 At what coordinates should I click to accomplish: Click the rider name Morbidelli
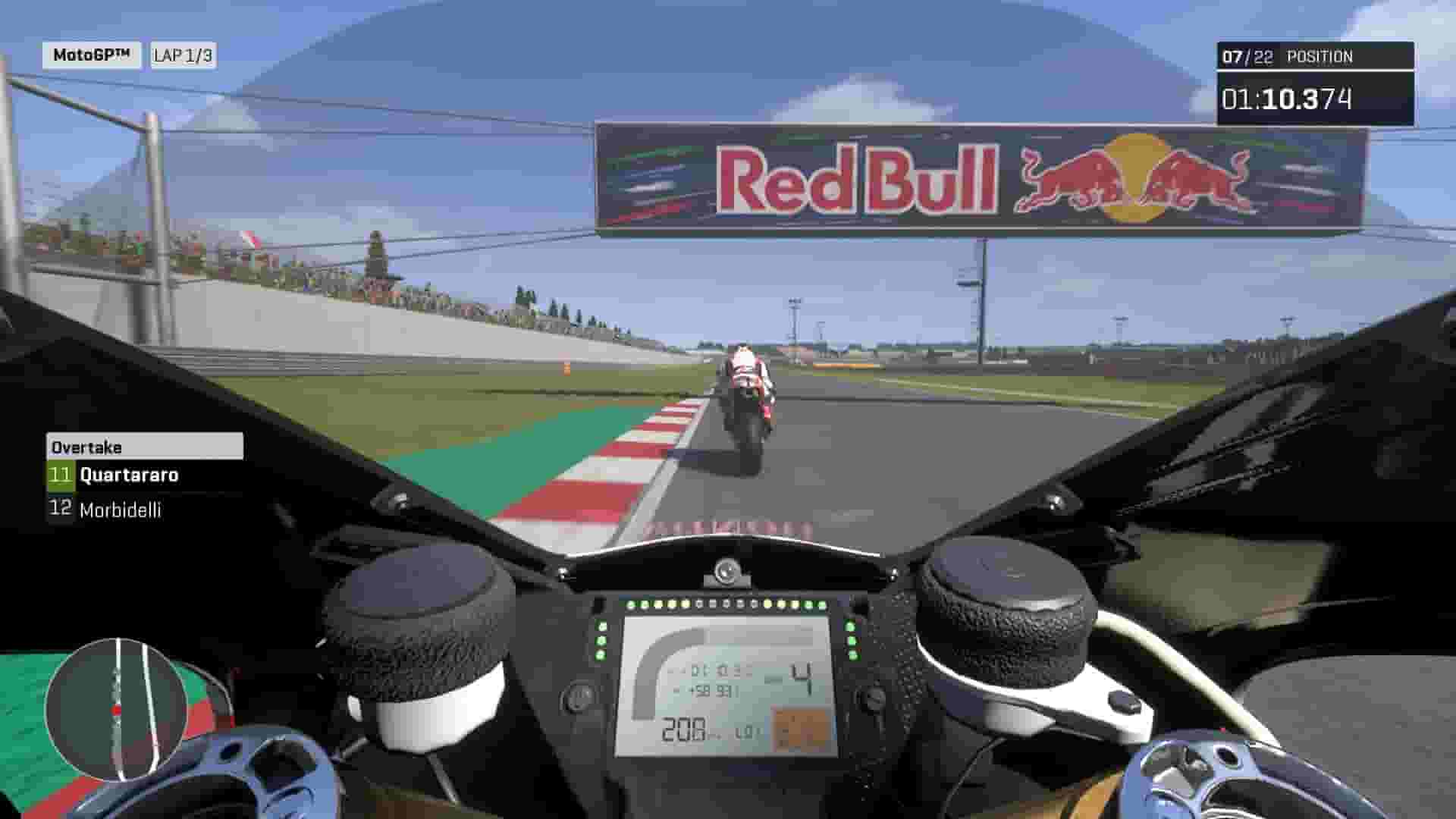pos(121,511)
